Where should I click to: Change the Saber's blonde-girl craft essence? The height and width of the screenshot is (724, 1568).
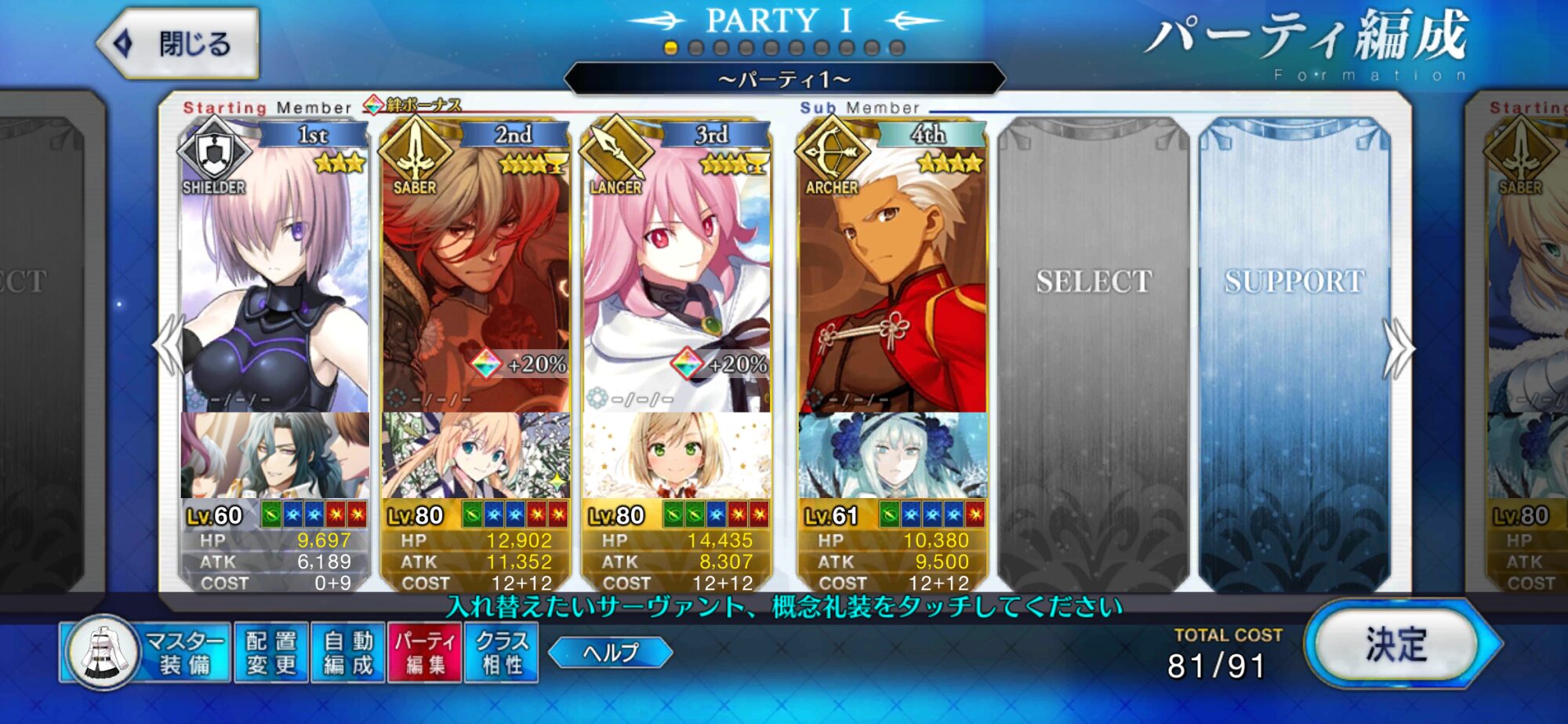(x=476, y=455)
